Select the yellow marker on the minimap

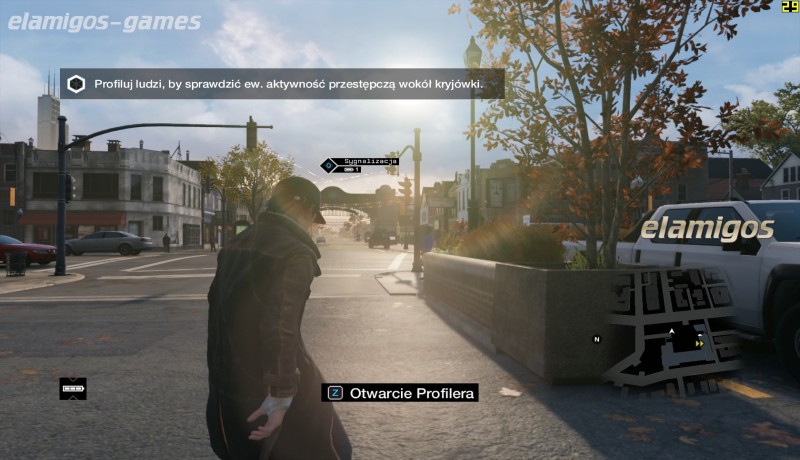click(699, 343)
